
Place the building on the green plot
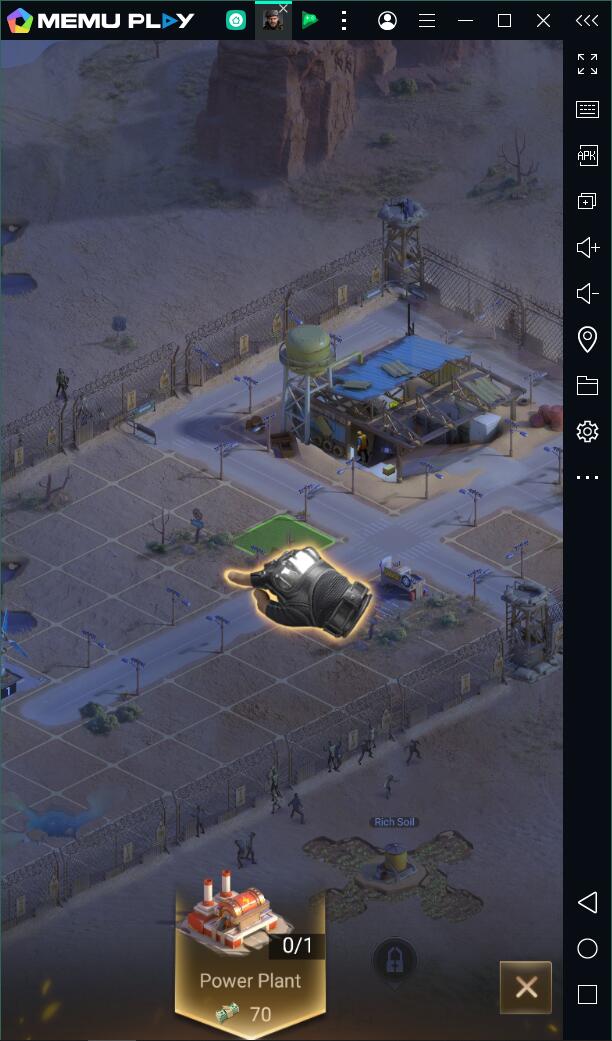[x=284, y=534]
